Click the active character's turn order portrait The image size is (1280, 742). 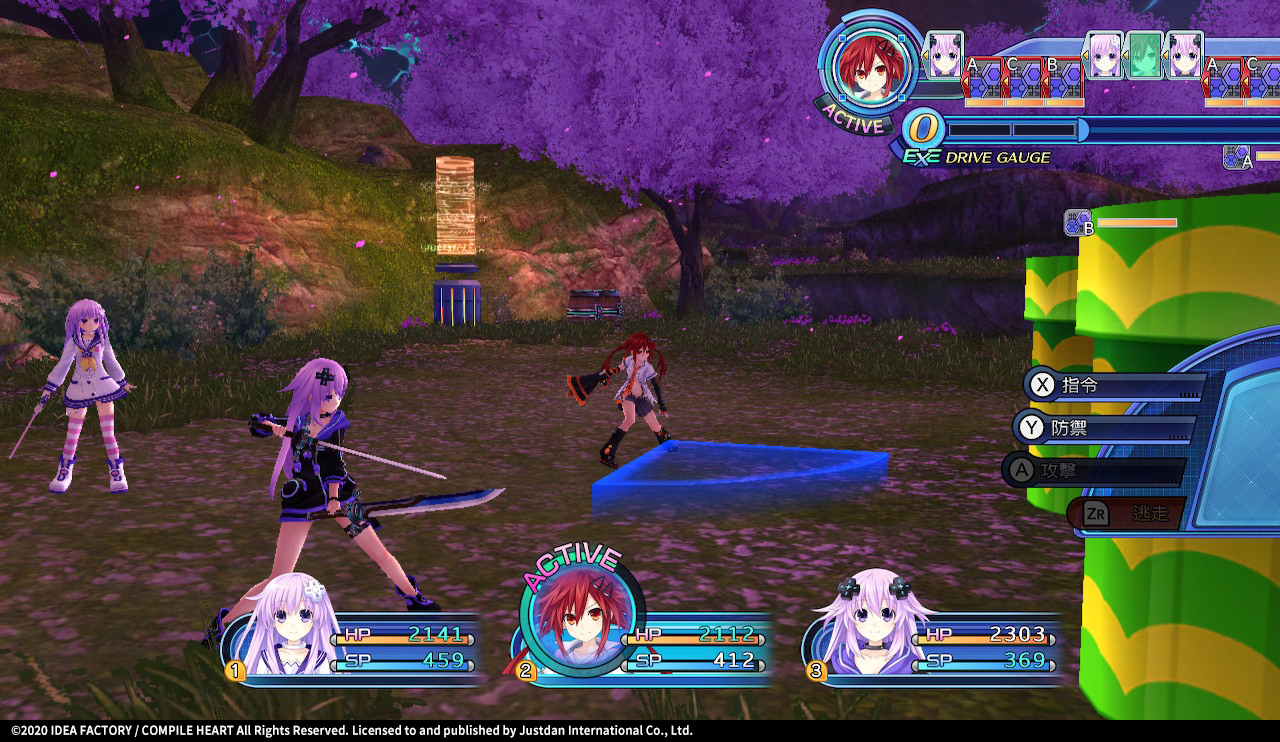pos(871,67)
